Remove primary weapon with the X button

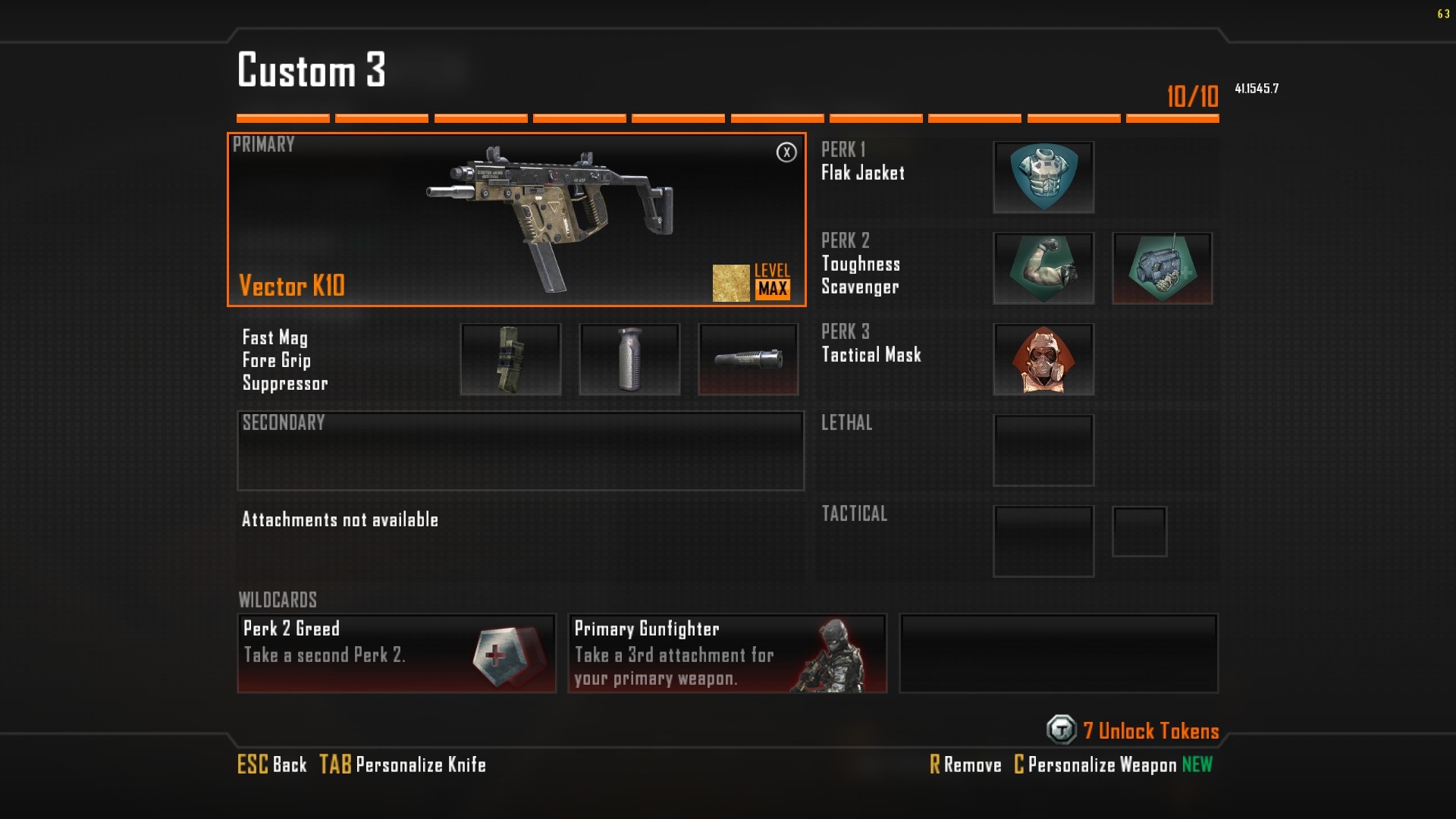pyautogui.click(x=786, y=152)
